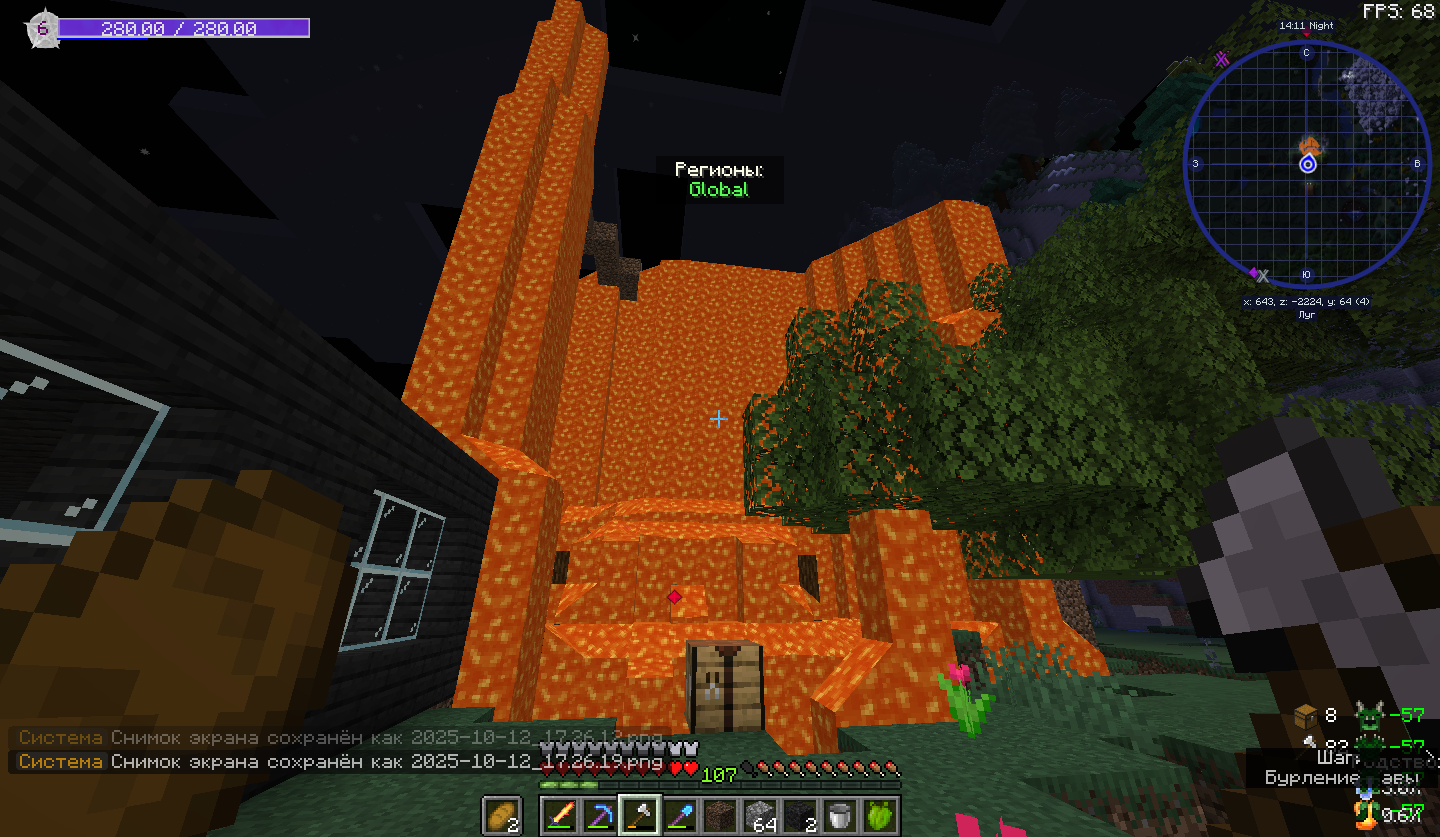The width and height of the screenshot is (1440, 837).
Task: Click the gray X waypoint on the minimap edge
Action: coord(1263,275)
